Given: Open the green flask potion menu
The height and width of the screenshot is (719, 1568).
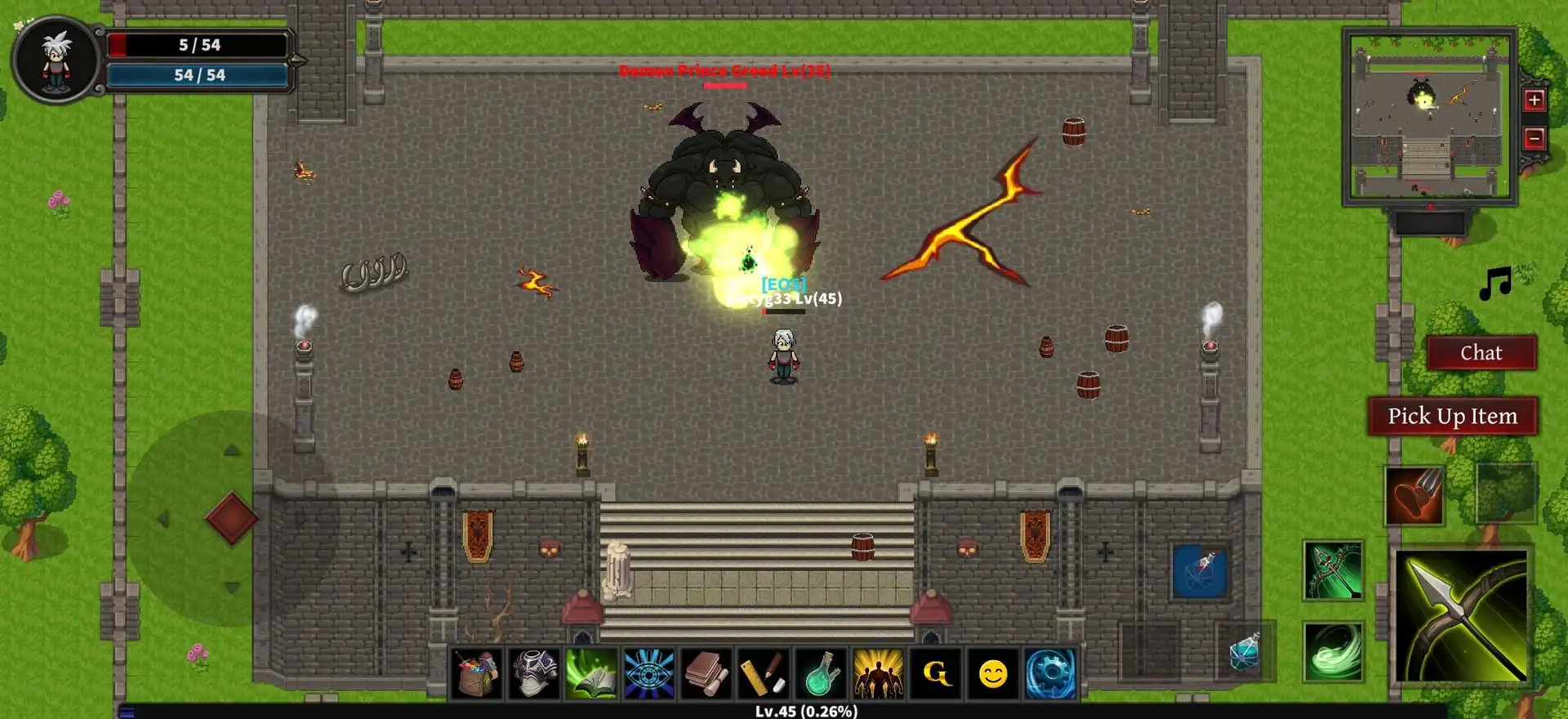Looking at the screenshot, I should 821,674.
